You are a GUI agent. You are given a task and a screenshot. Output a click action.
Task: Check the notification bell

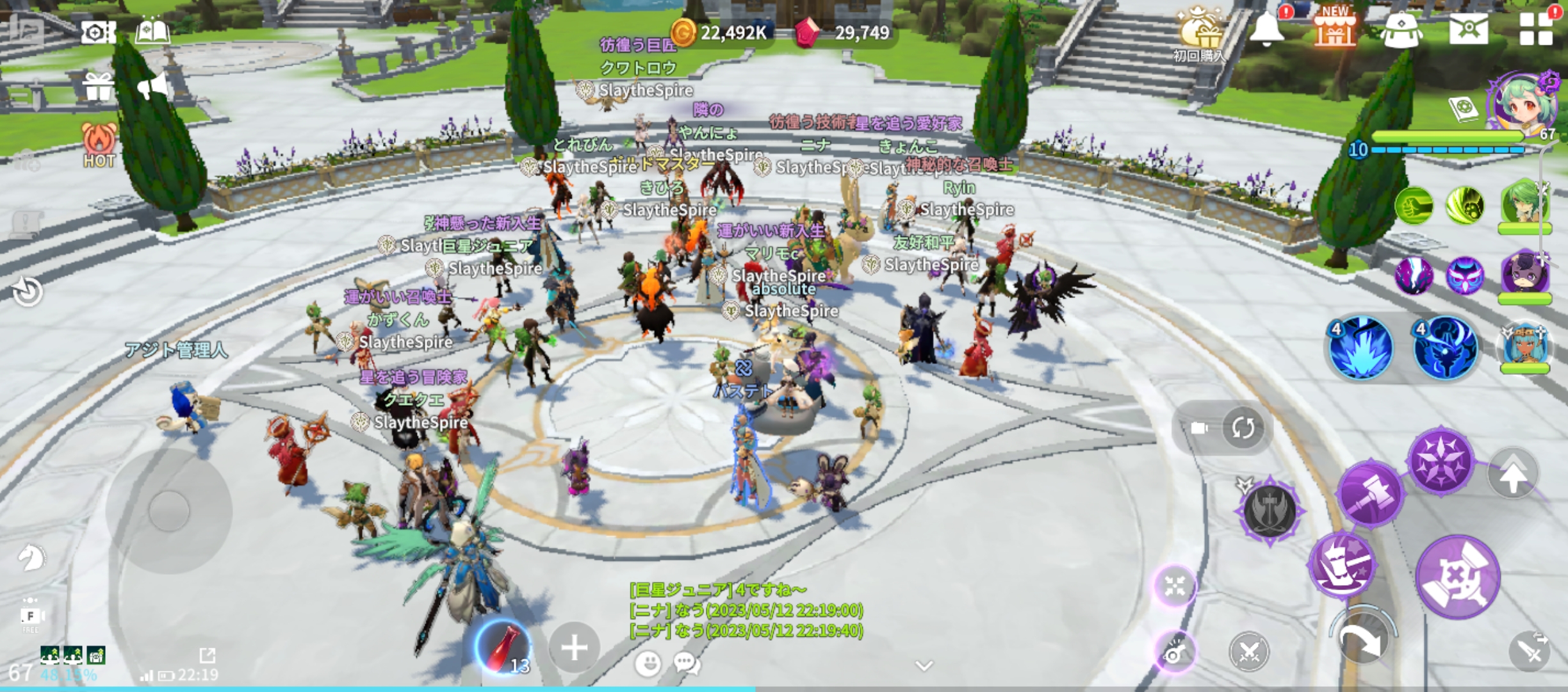coord(1266,29)
